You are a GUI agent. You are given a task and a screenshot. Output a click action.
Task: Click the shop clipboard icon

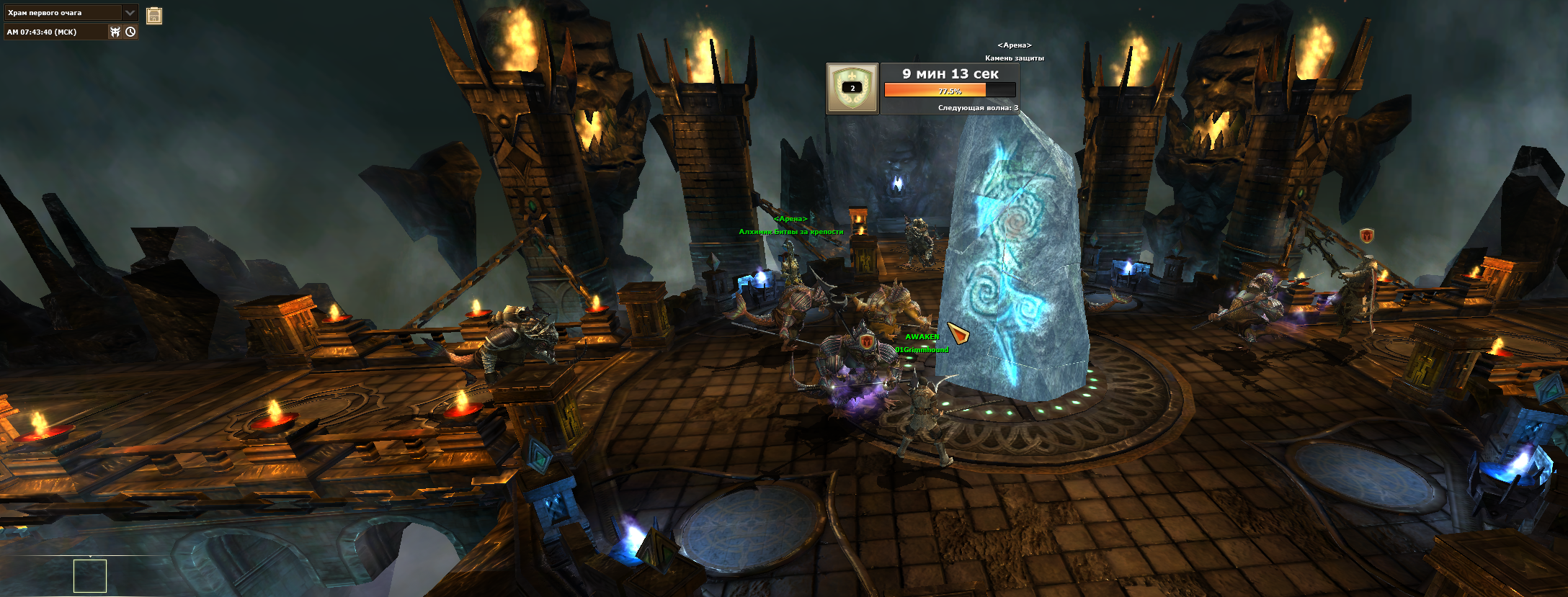(154, 16)
